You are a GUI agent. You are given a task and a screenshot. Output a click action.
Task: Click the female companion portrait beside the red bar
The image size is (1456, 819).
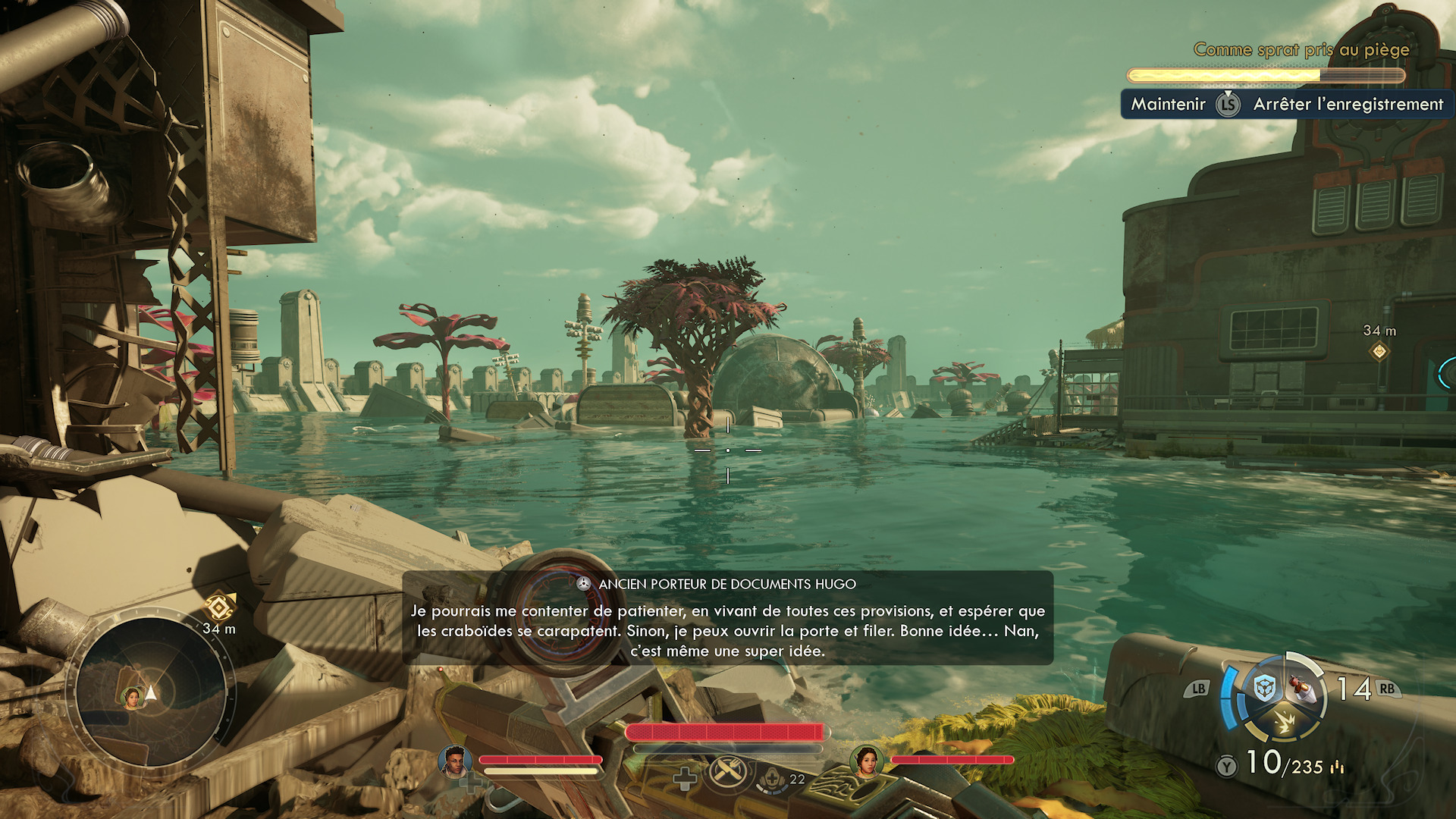click(866, 761)
